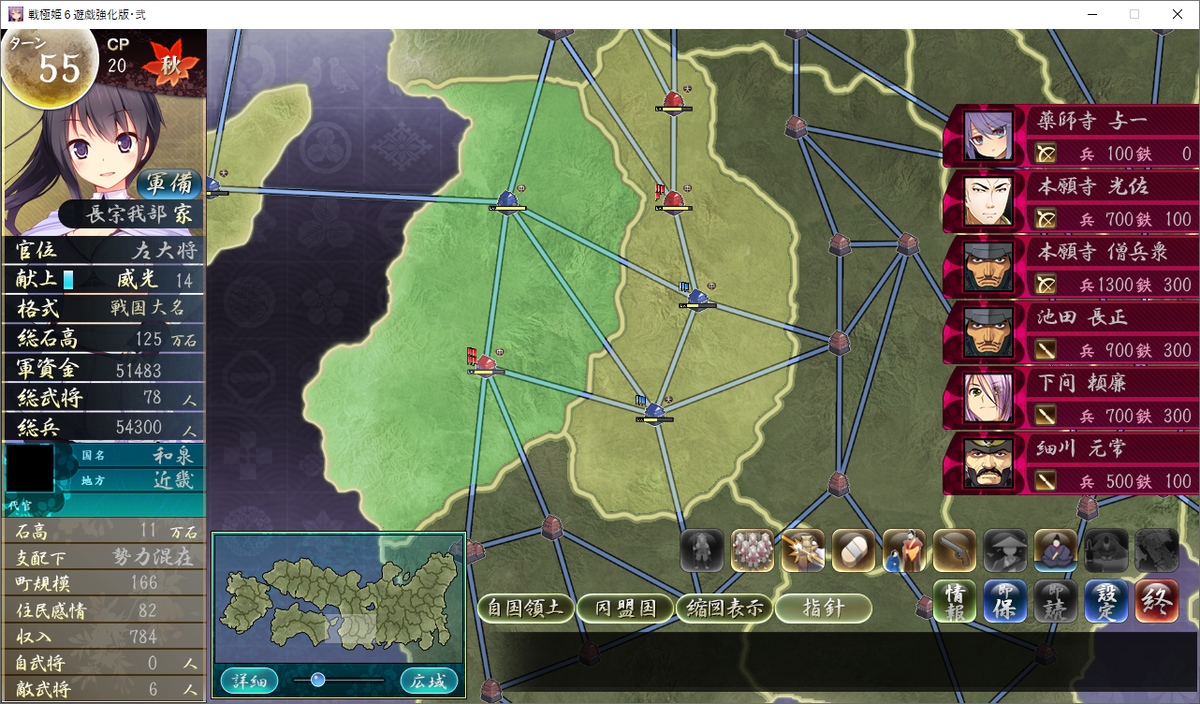Screen dimensions: 1200x704
Task: End the turn with the red 終 button
Action: pos(1156,600)
